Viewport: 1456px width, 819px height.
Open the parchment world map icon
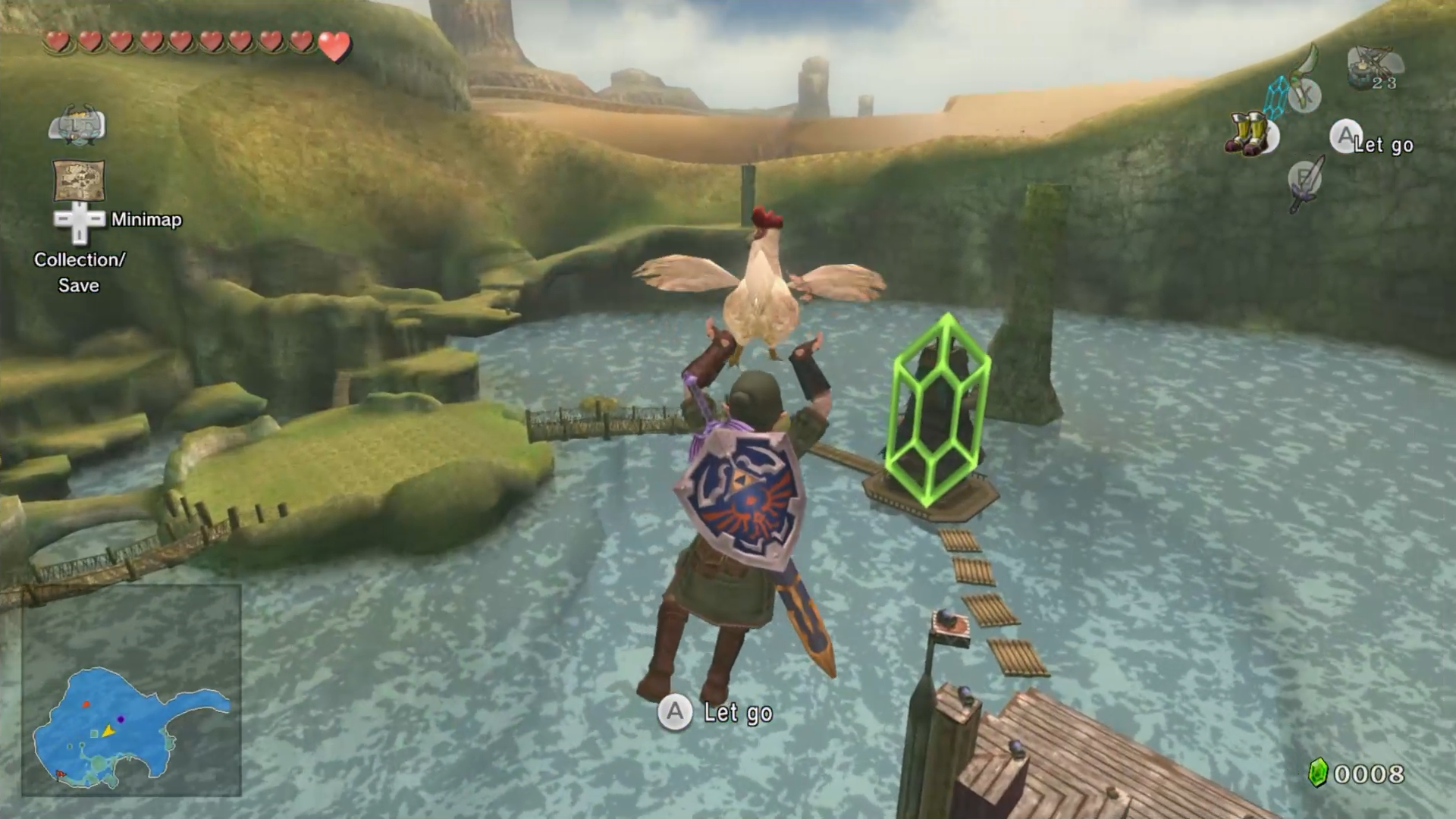(79, 180)
